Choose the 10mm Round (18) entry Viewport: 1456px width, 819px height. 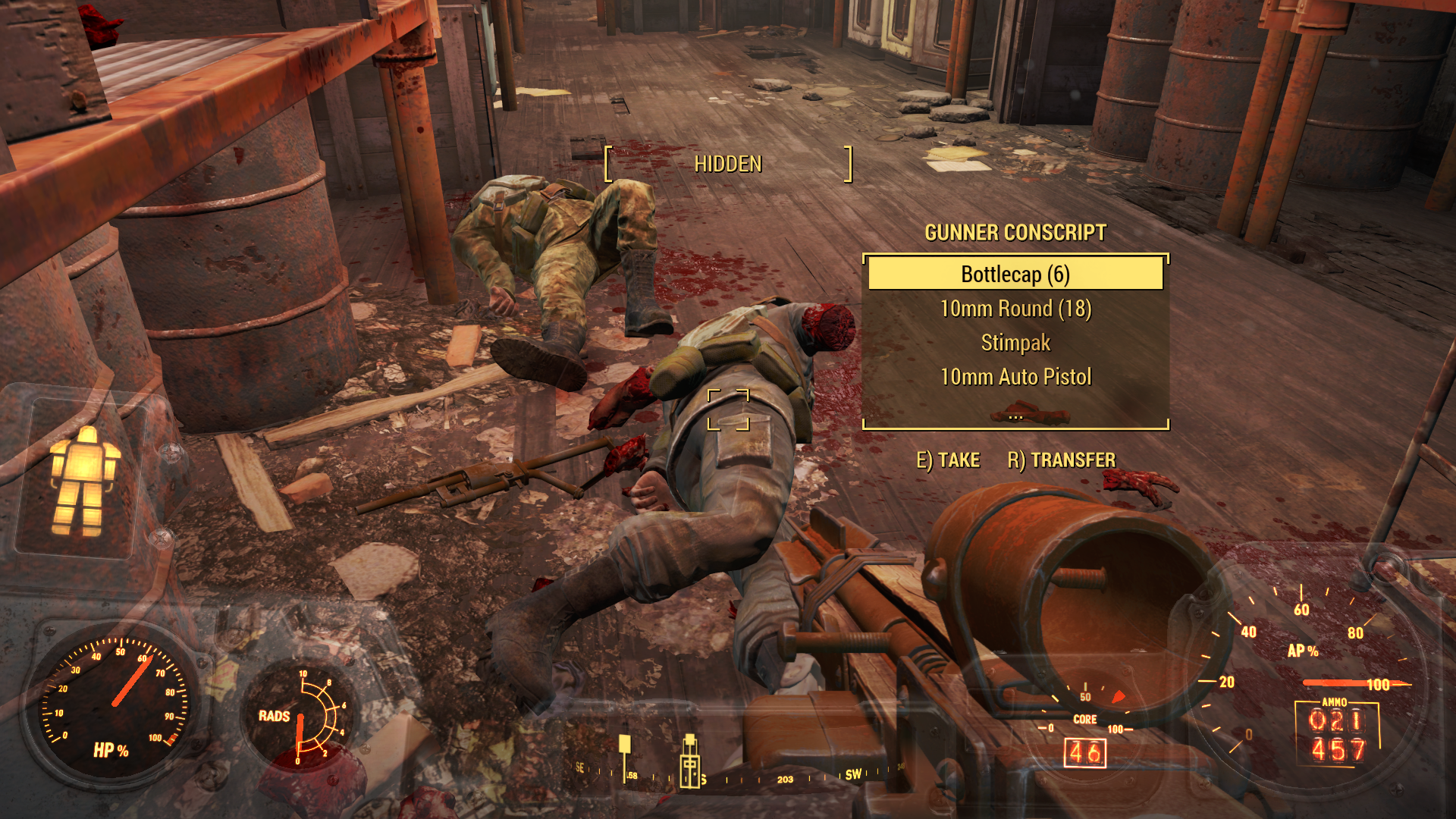tap(1015, 309)
